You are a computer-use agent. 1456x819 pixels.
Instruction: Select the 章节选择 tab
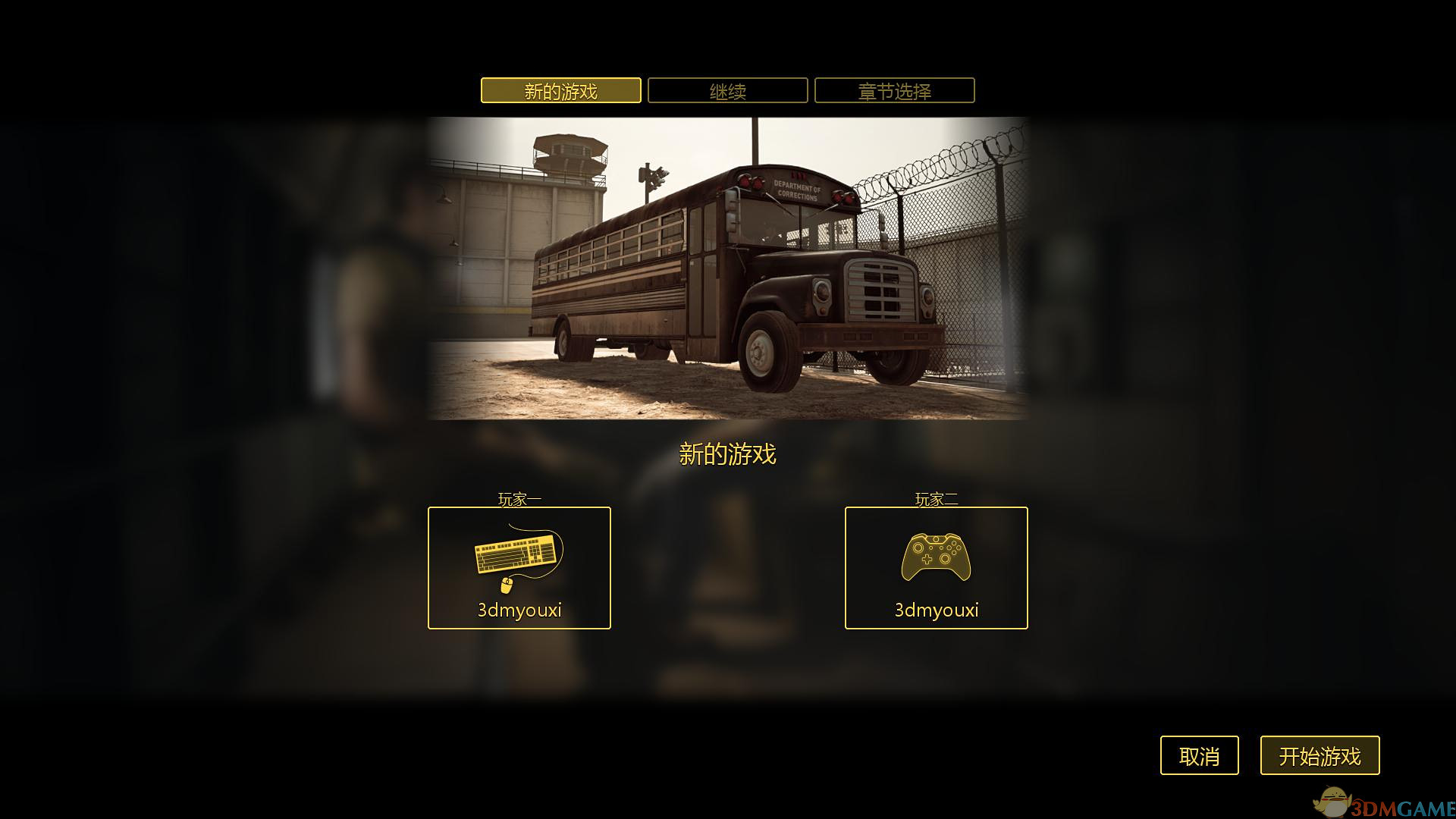pos(894,91)
